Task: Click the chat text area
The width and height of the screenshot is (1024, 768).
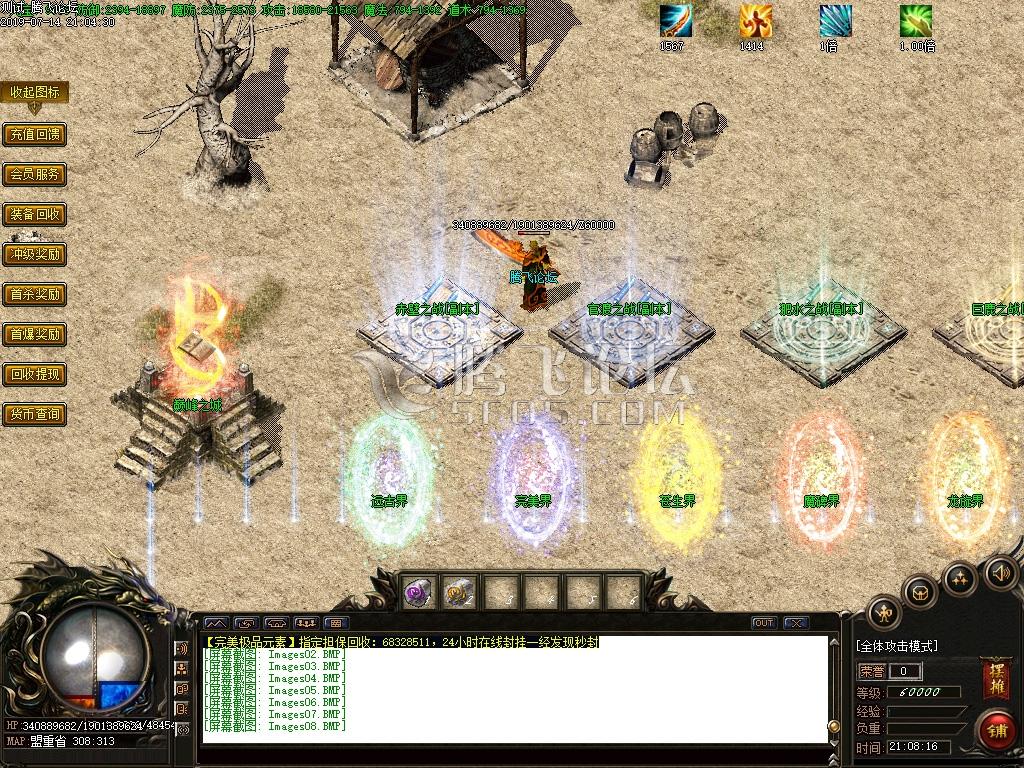Action: (515, 690)
